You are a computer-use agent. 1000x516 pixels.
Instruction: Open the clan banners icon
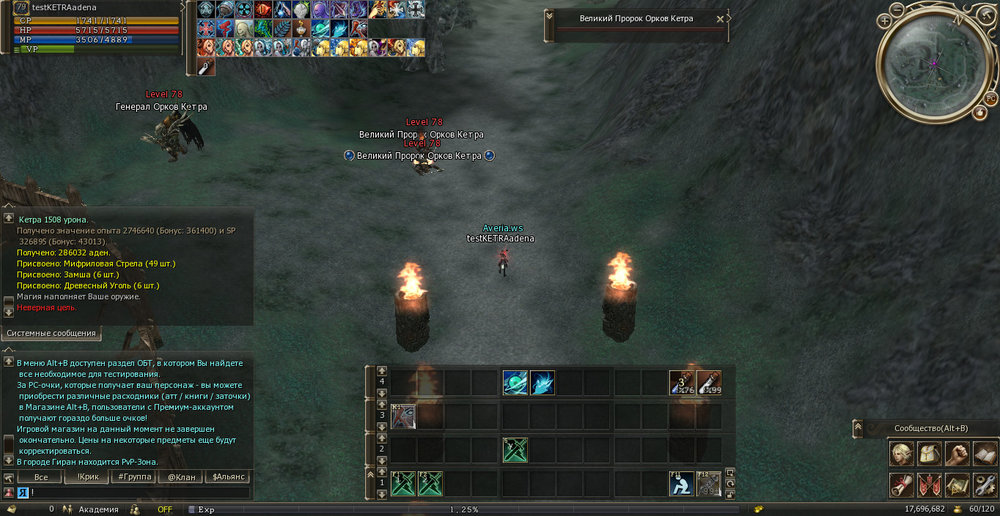(x=929, y=485)
